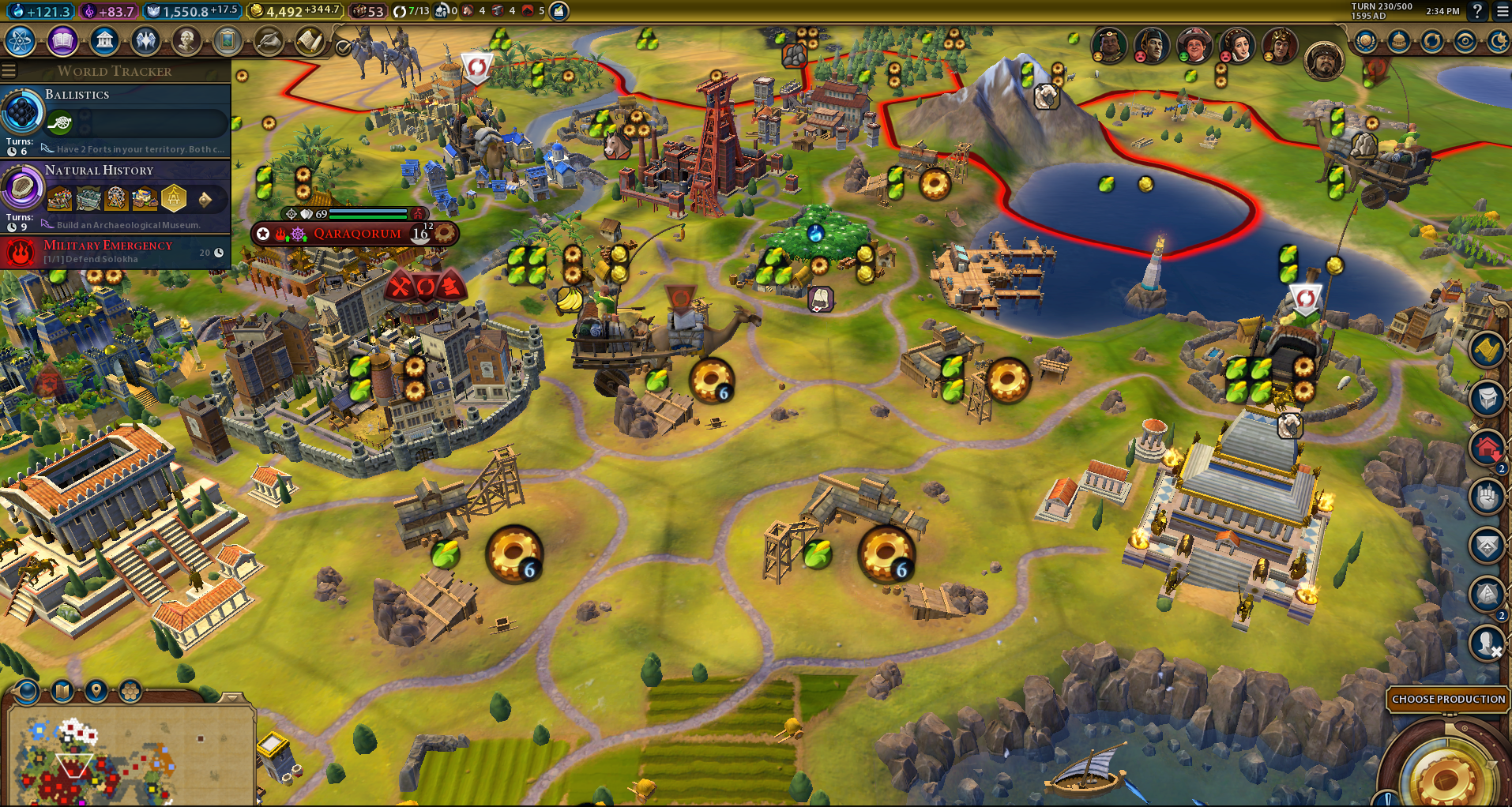Viewport: 1512px width, 807px height.
Task: Open diplomacy with the leftmost leader portrait
Action: point(1109,46)
